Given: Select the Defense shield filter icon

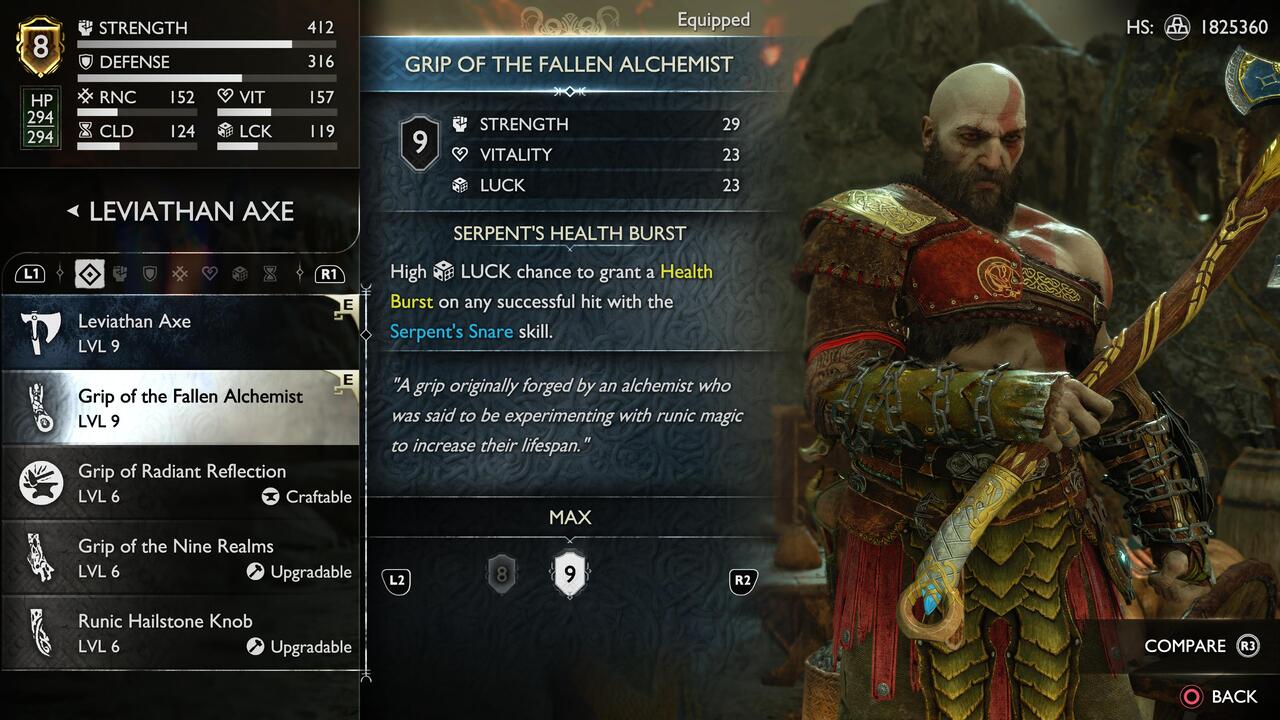Looking at the screenshot, I should point(148,273).
